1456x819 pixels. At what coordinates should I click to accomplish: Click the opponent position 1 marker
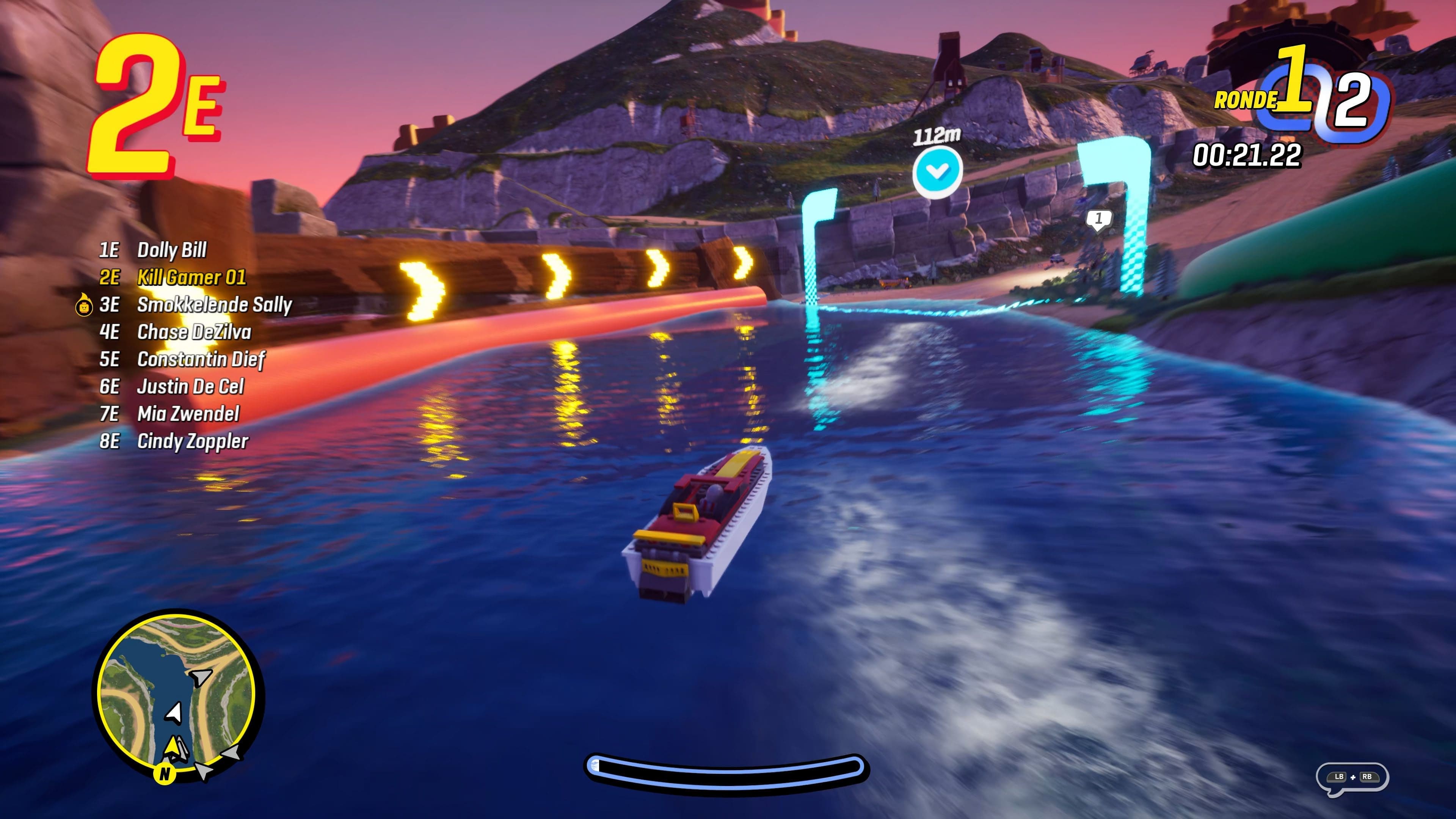(1098, 219)
